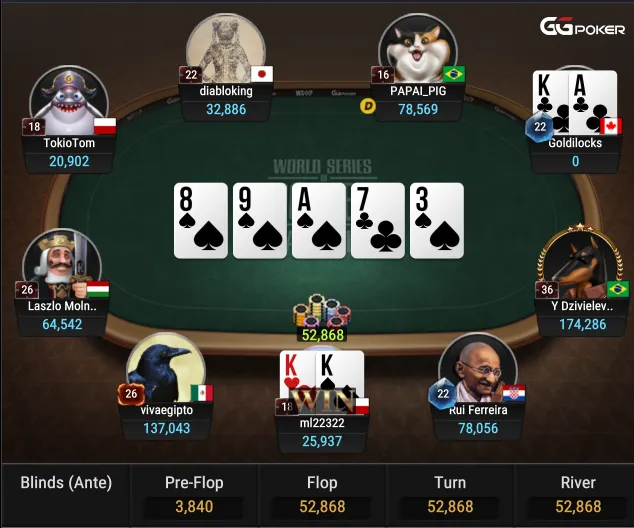
Task: Open Goldilocks' player name panel
Action: pos(575,152)
